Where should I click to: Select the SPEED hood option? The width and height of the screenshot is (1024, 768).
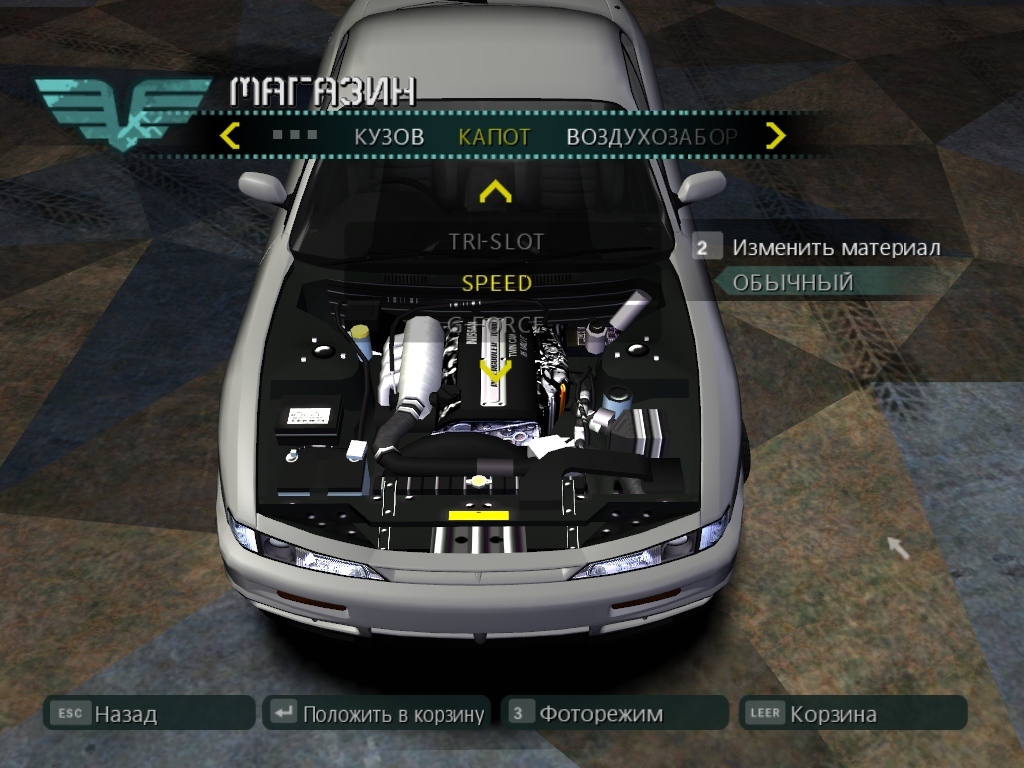tap(496, 283)
